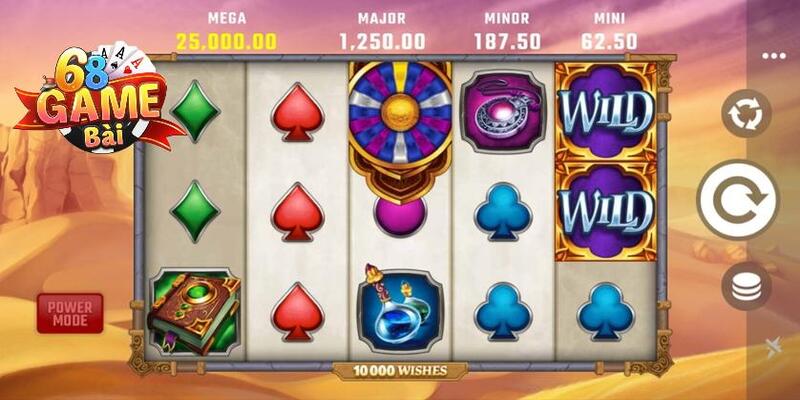Spin the reels with the large arrow button
800x400 pixels.
point(737,200)
